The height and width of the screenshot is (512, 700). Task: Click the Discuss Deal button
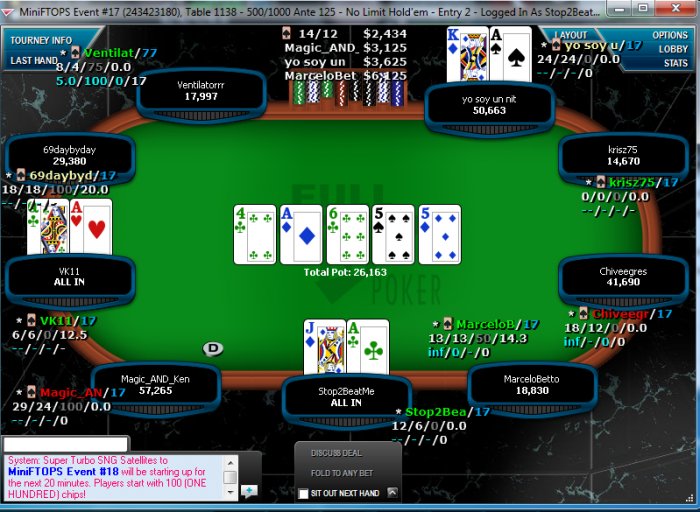coord(337,454)
